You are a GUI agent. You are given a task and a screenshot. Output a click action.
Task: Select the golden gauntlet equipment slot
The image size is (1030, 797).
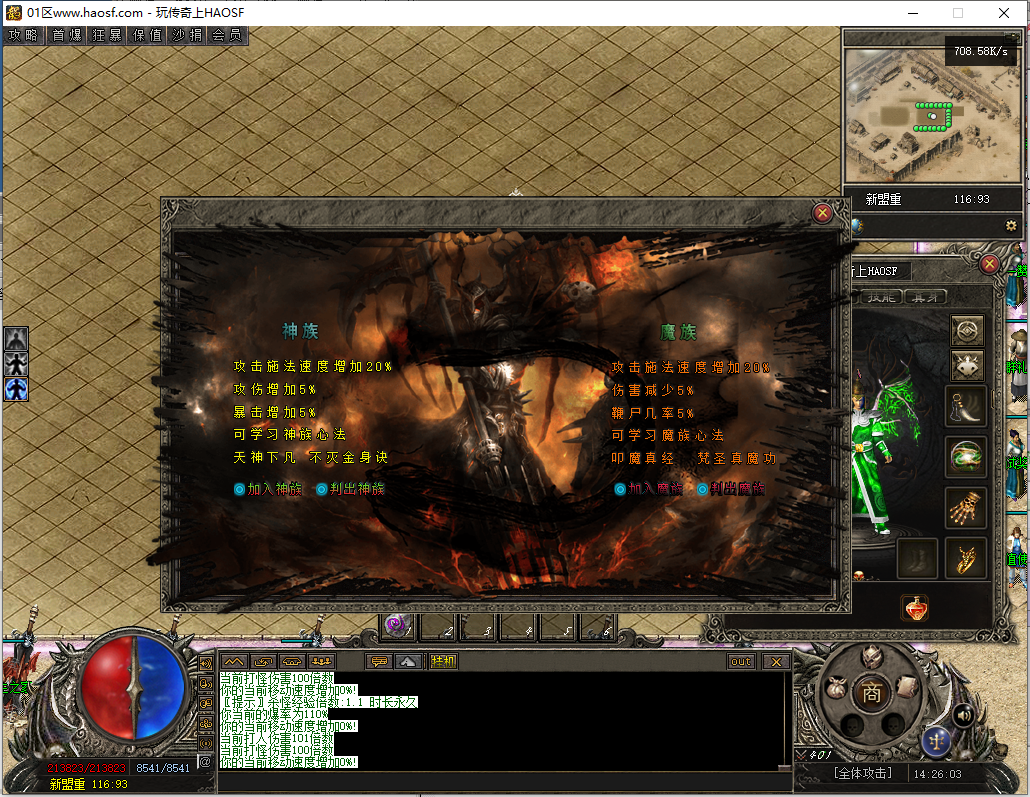966,508
